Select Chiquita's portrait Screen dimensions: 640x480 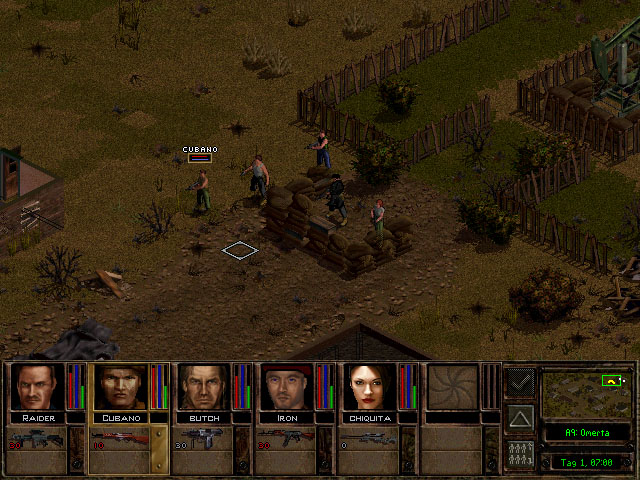tap(371, 386)
